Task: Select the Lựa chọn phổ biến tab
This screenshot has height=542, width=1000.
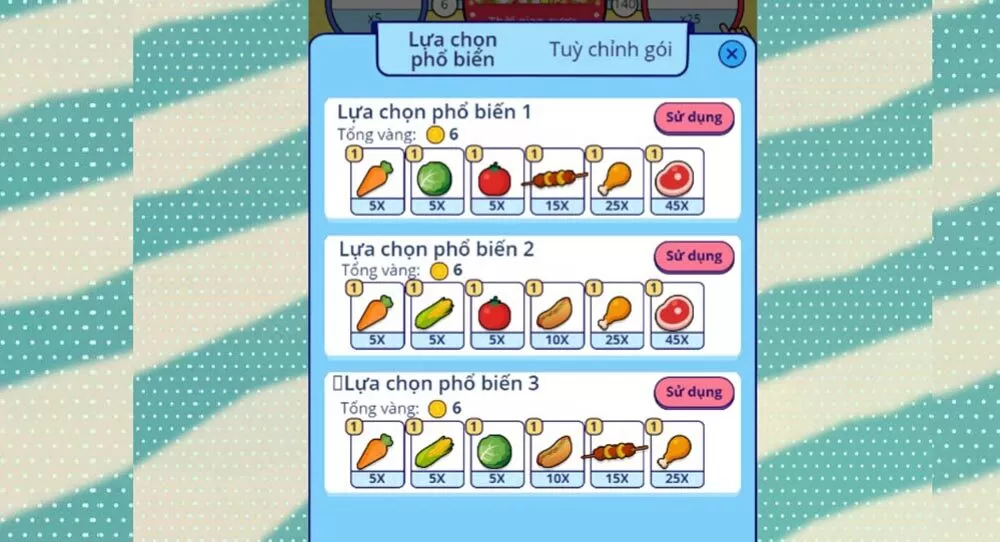Action: pos(452,49)
